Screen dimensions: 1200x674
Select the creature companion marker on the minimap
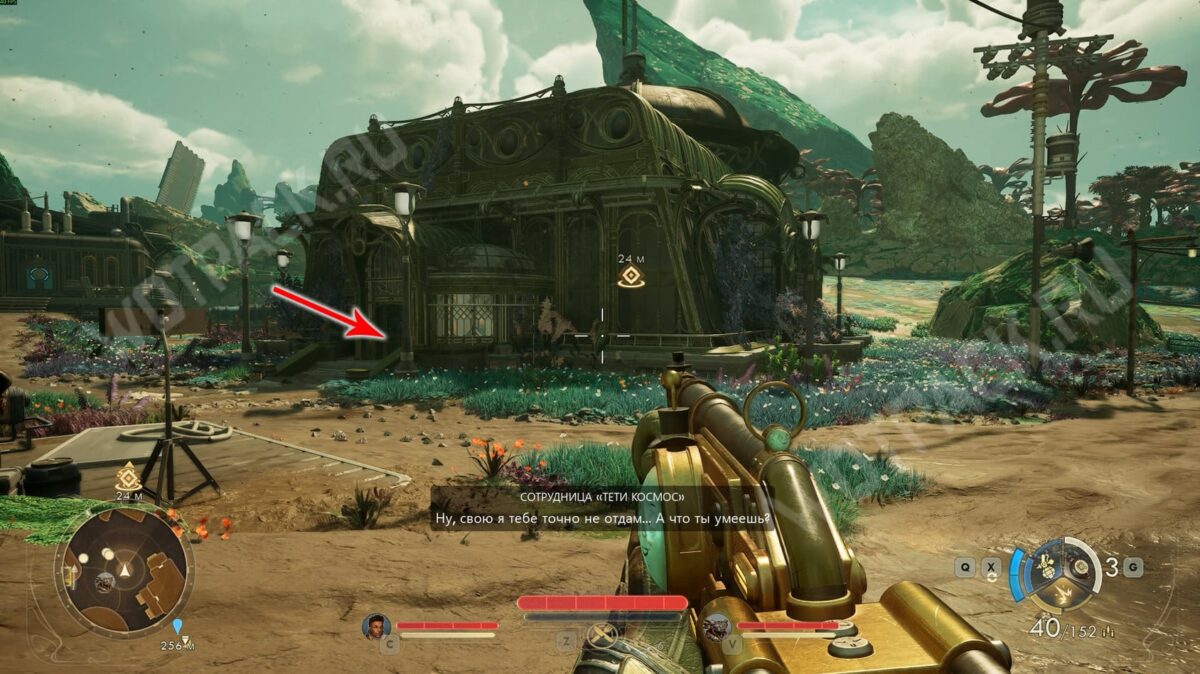(104, 581)
